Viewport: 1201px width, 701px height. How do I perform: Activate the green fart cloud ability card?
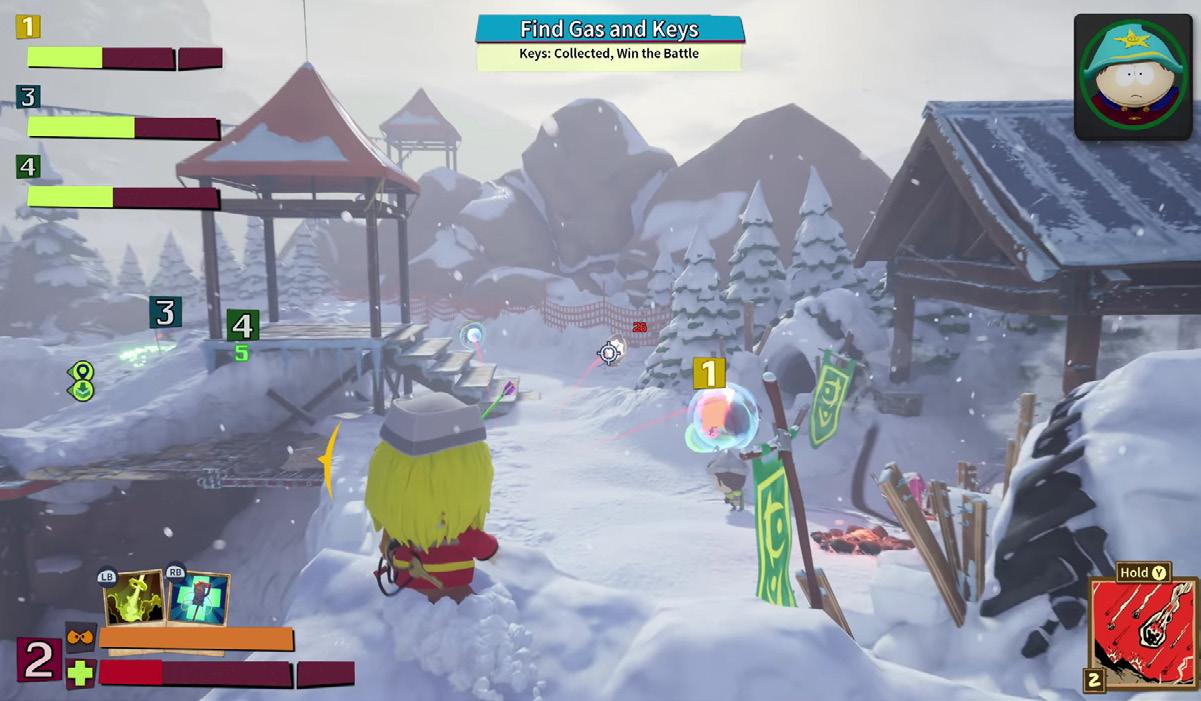pos(134,599)
